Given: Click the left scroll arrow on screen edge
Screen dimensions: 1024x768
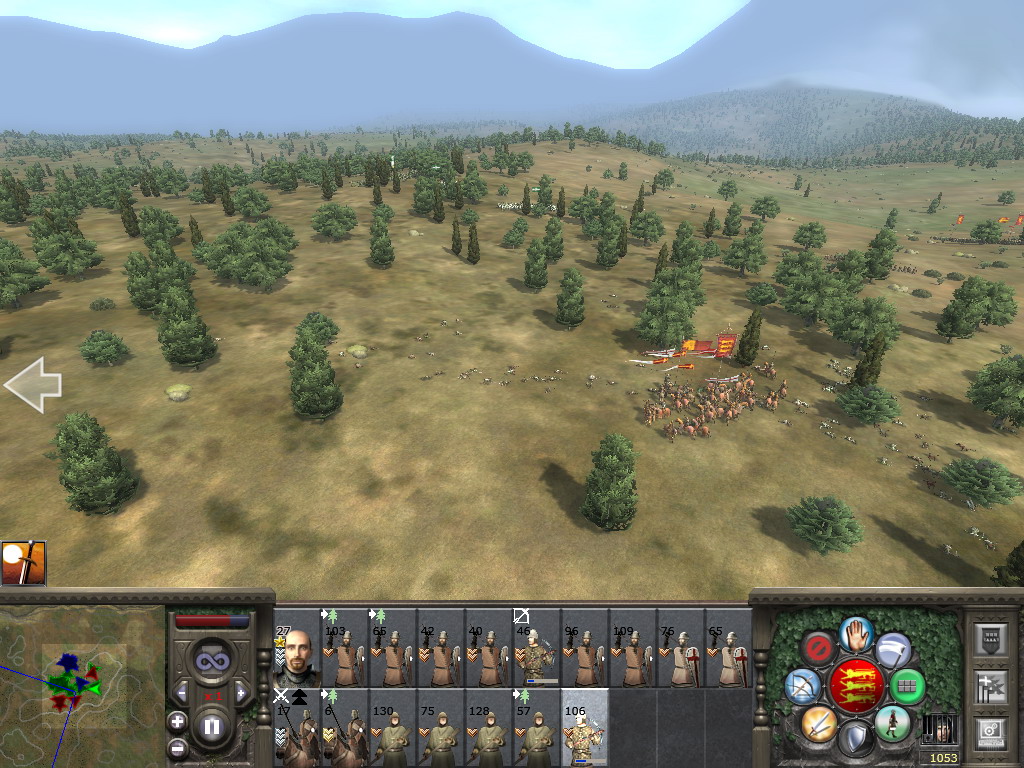Looking at the screenshot, I should click(x=33, y=385).
